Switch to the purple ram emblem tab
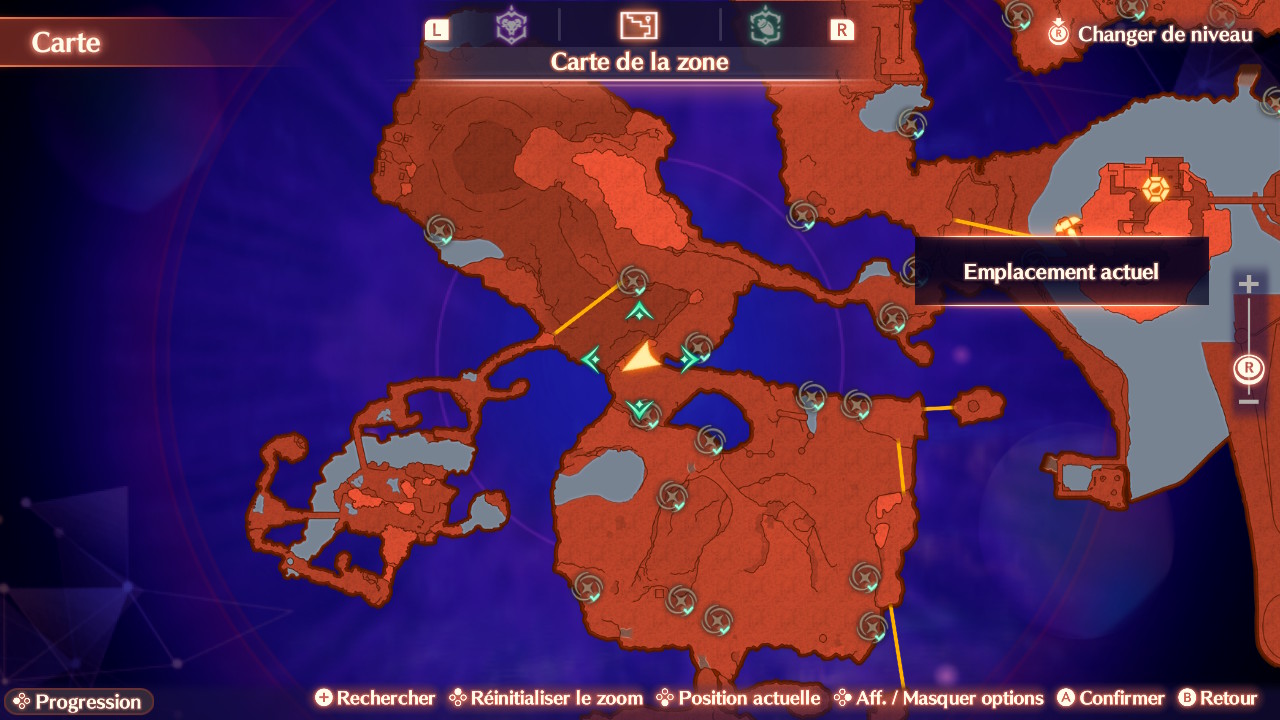The height and width of the screenshot is (720, 1280). click(x=511, y=26)
